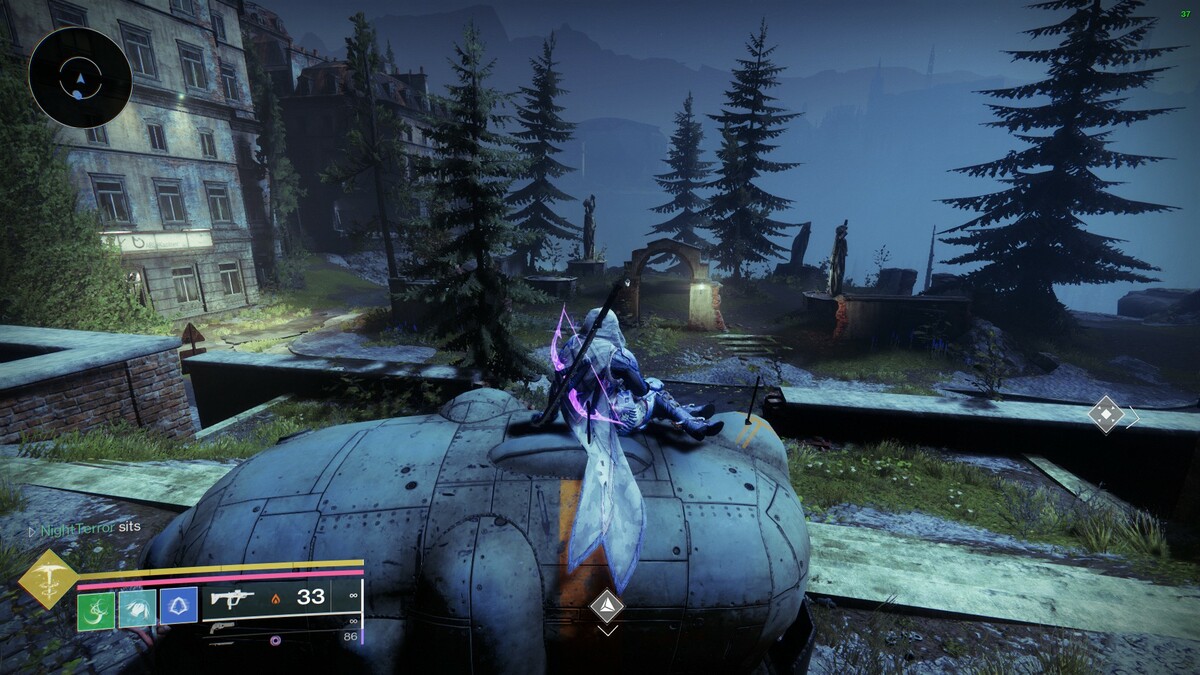The height and width of the screenshot is (675, 1200).
Task: Click the circular radar in the corner
Action: (x=80, y=77)
